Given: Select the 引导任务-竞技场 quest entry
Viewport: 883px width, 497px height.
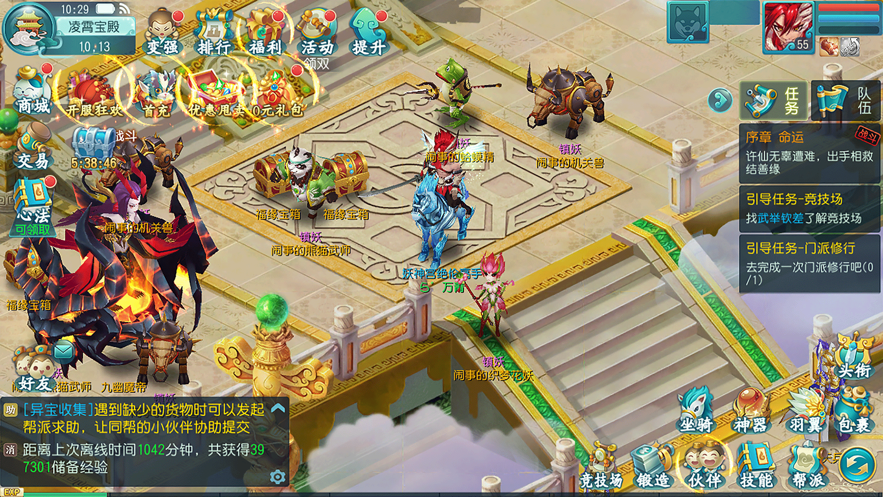Looking at the screenshot, I should [x=809, y=208].
